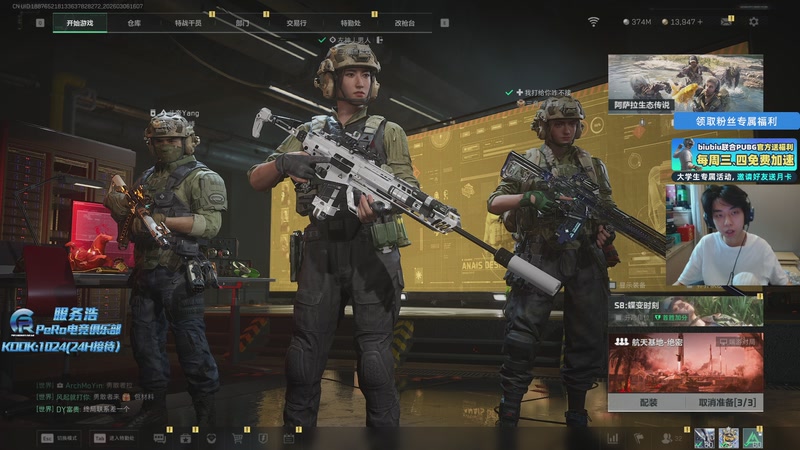Open the chat speech bubble icon
This screenshot has width=800, height=450.
pos(160,438)
